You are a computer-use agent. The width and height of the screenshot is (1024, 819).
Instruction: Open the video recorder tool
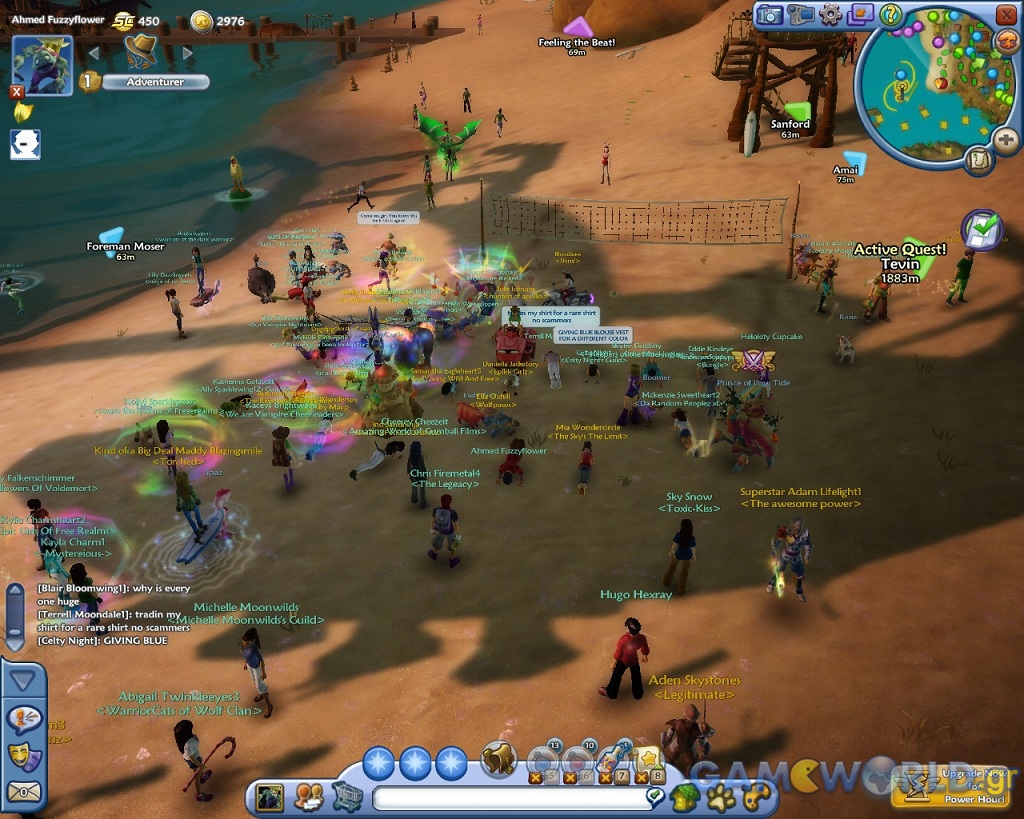coord(799,14)
